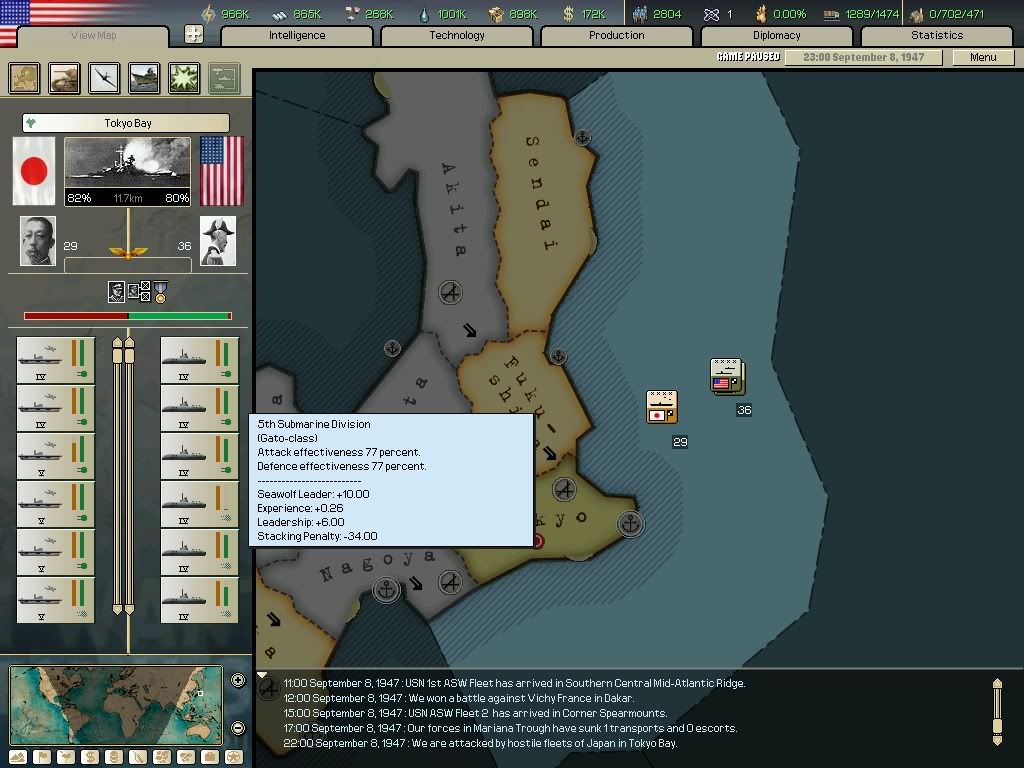1024x768 pixels.
Task: Select the View Map tab
Action: tap(94, 36)
